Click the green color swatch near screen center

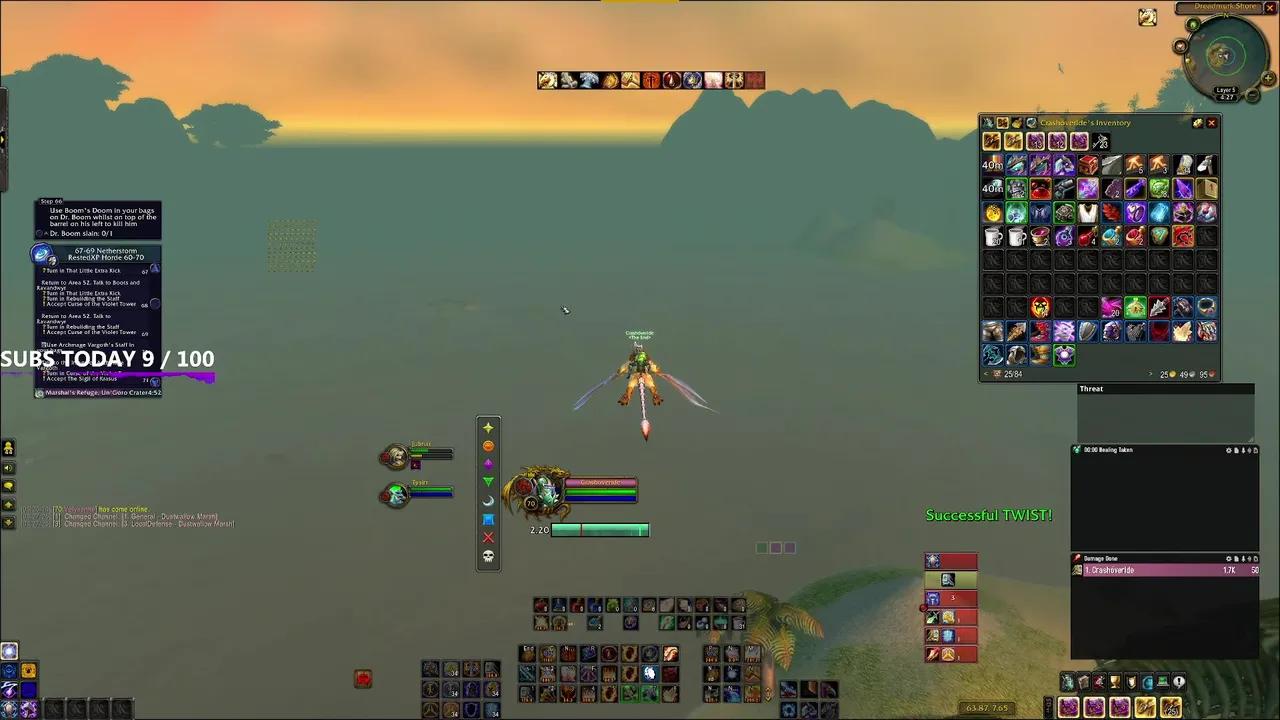[x=761, y=547]
